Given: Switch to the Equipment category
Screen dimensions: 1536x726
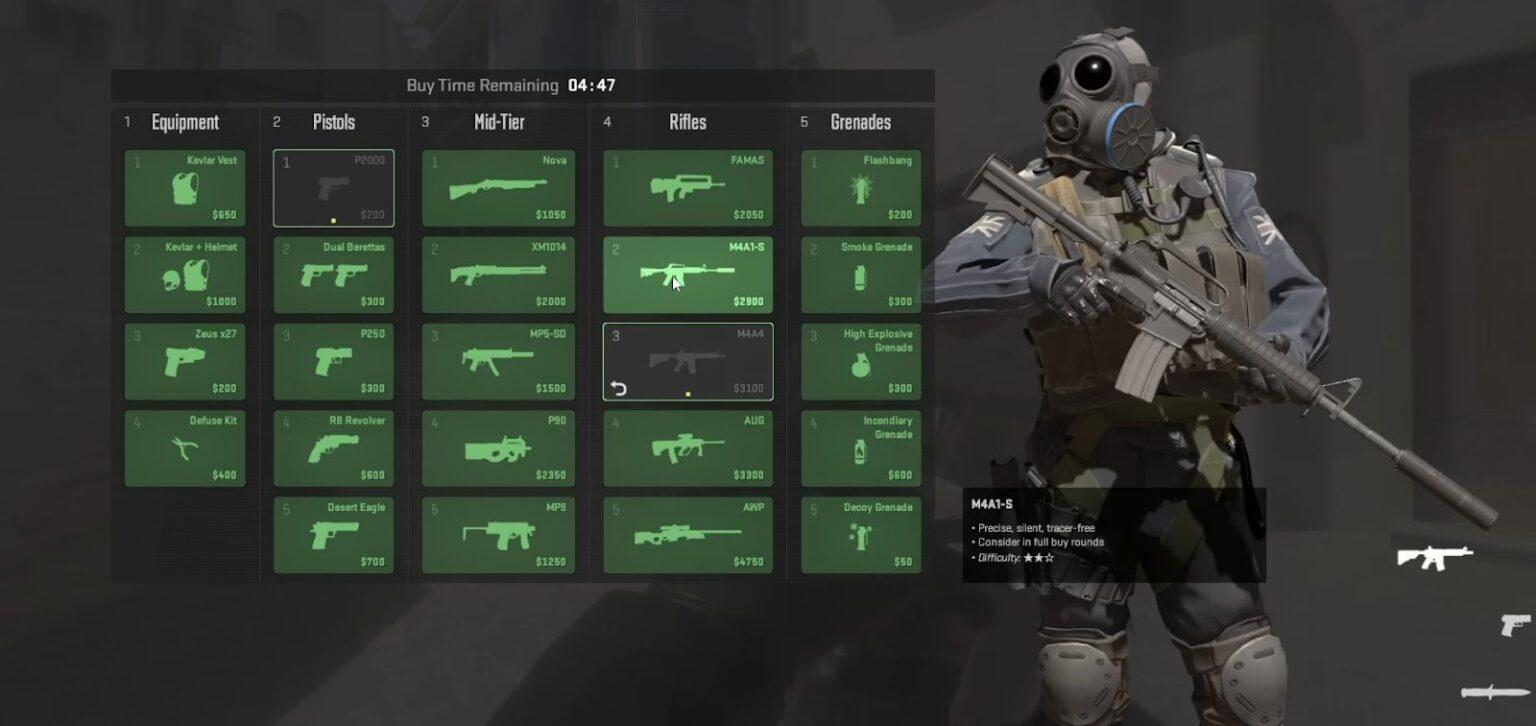Looking at the screenshot, I should (x=184, y=122).
